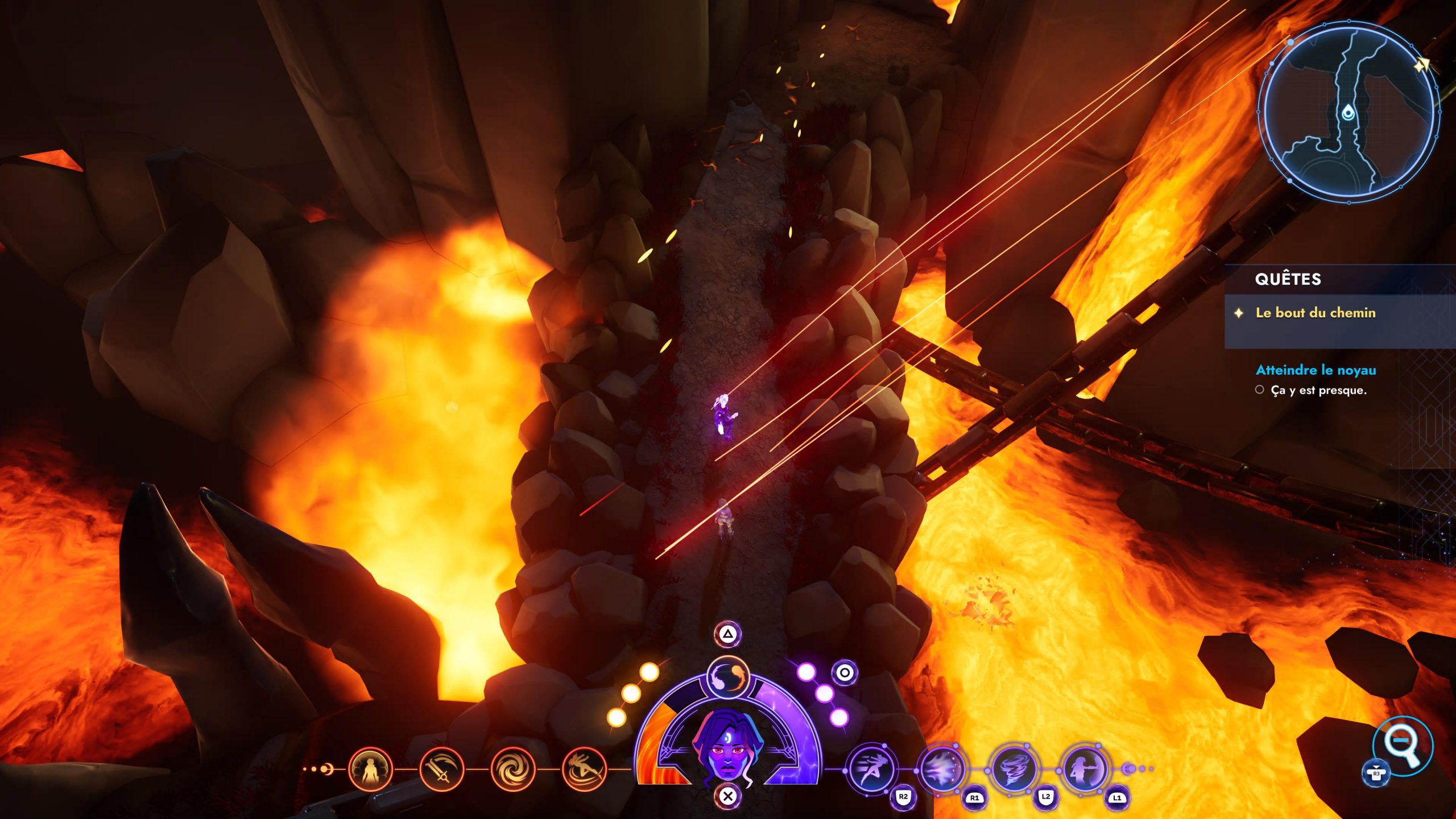
Task: Activate the orange leaping strike ability
Action: point(584,770)
